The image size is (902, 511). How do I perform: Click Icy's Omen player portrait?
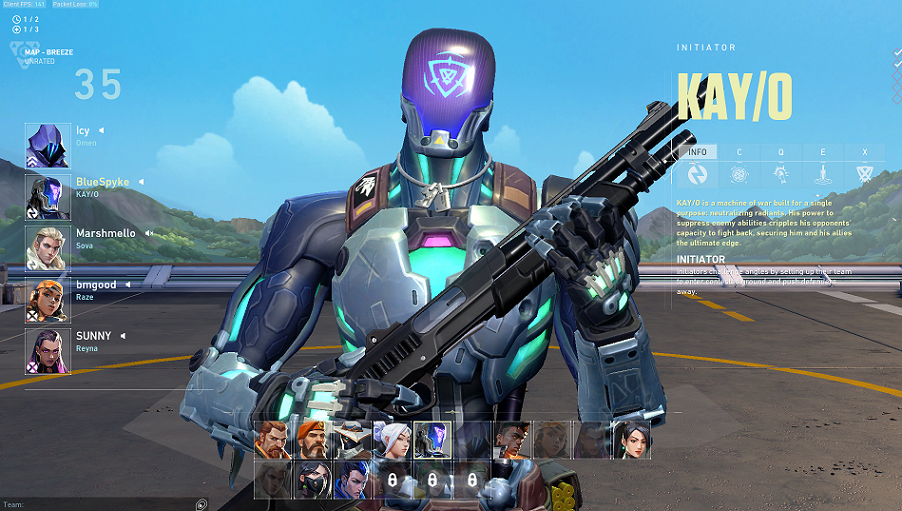47,146
